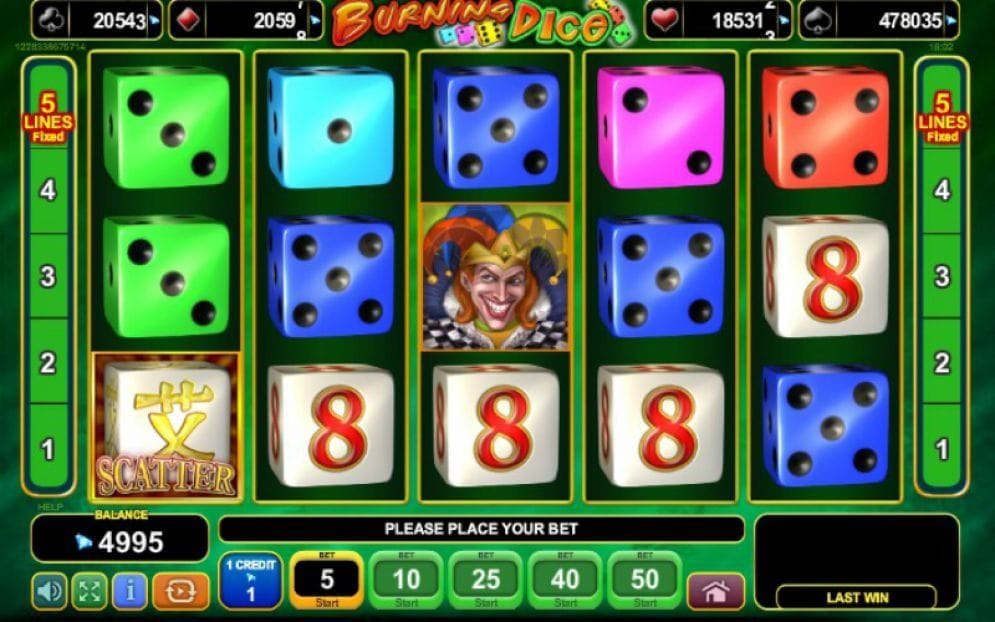Open the Help link above the balance
This screenshot has height=622, width=995.
[43, 507]
